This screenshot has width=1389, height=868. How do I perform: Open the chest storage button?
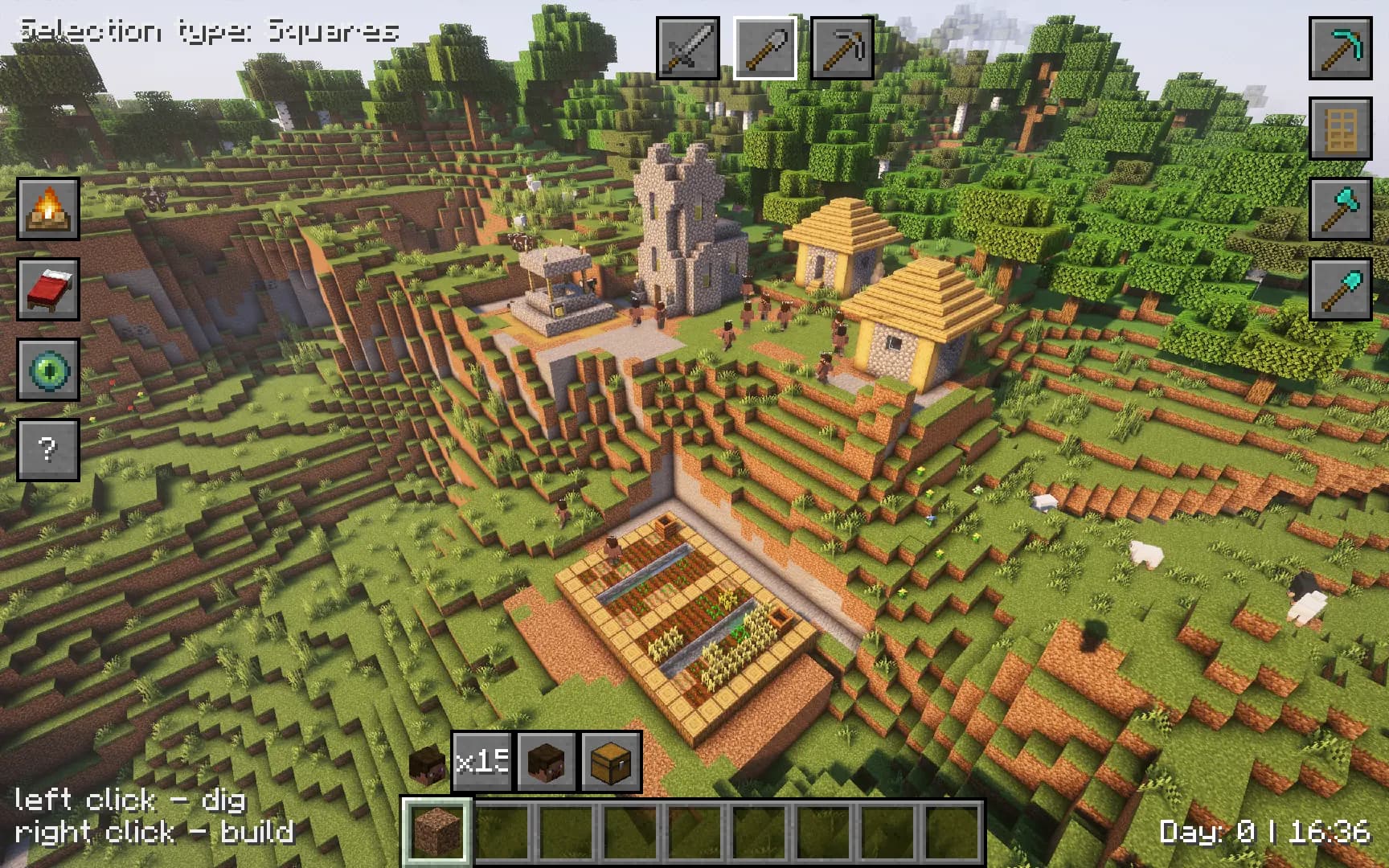coord(611,761)
